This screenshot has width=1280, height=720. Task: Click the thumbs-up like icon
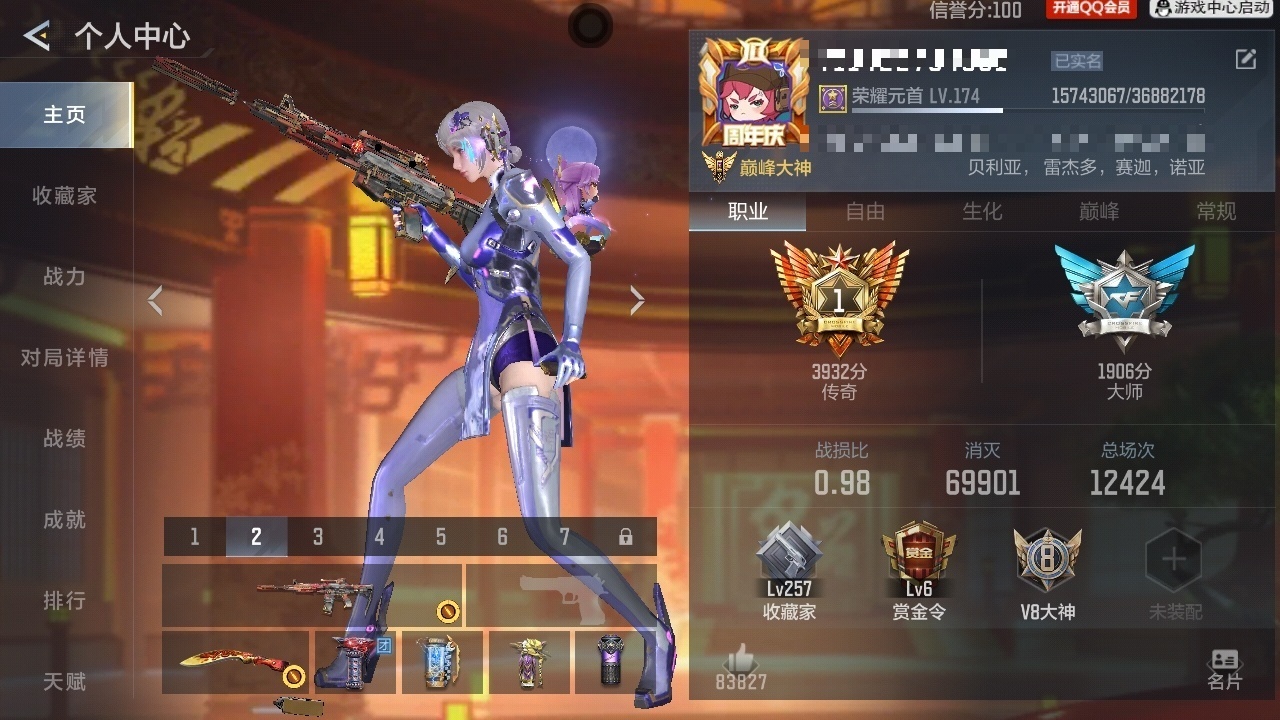(x=741, y=660)
